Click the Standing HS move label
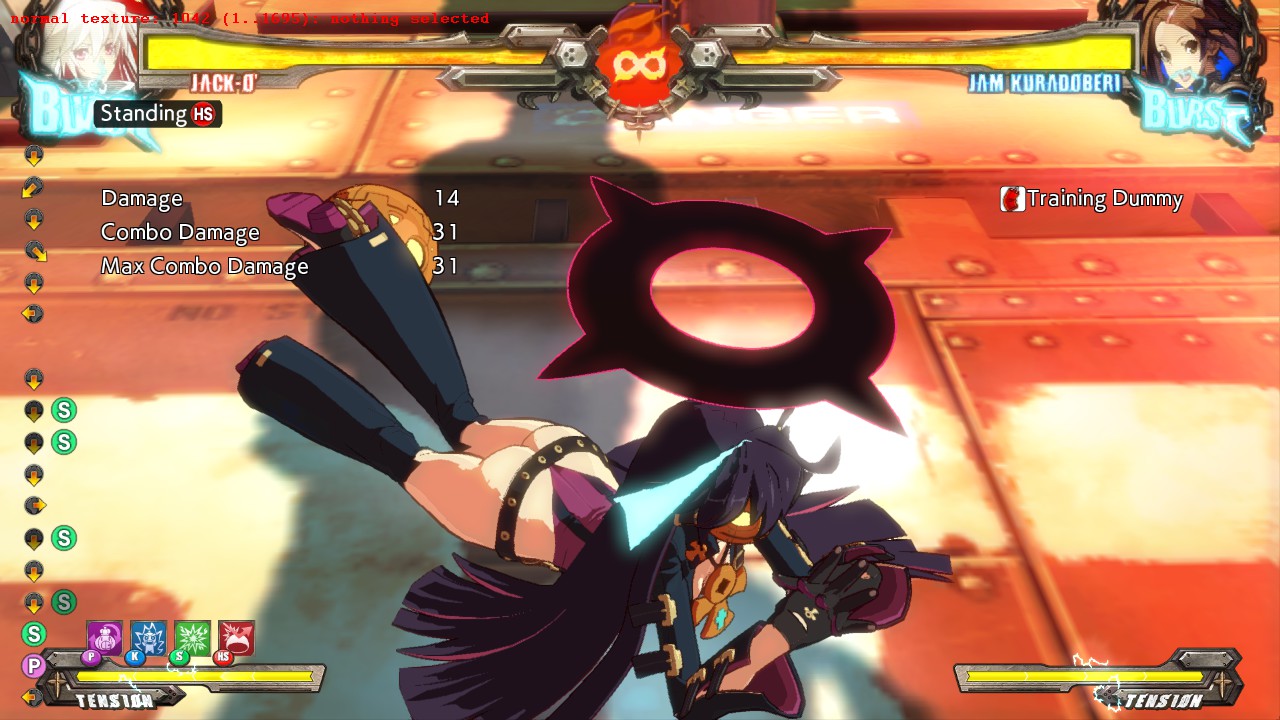 [x=157, y=114]
